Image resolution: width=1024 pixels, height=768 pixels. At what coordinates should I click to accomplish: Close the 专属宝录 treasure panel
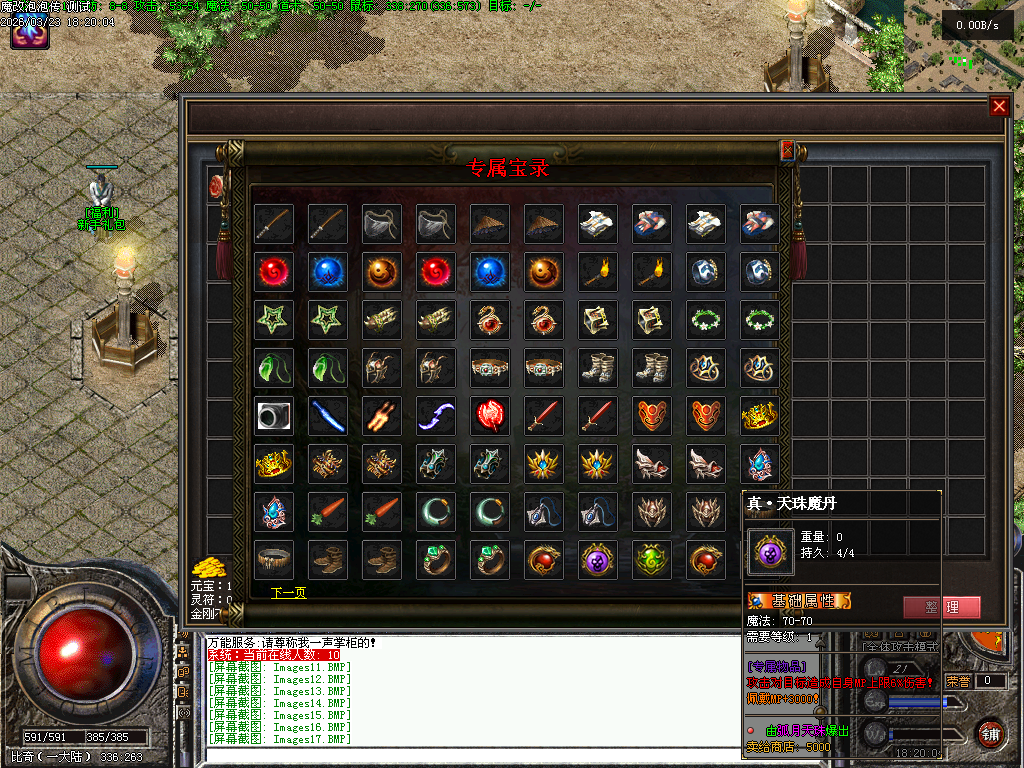tap(787, 150)
